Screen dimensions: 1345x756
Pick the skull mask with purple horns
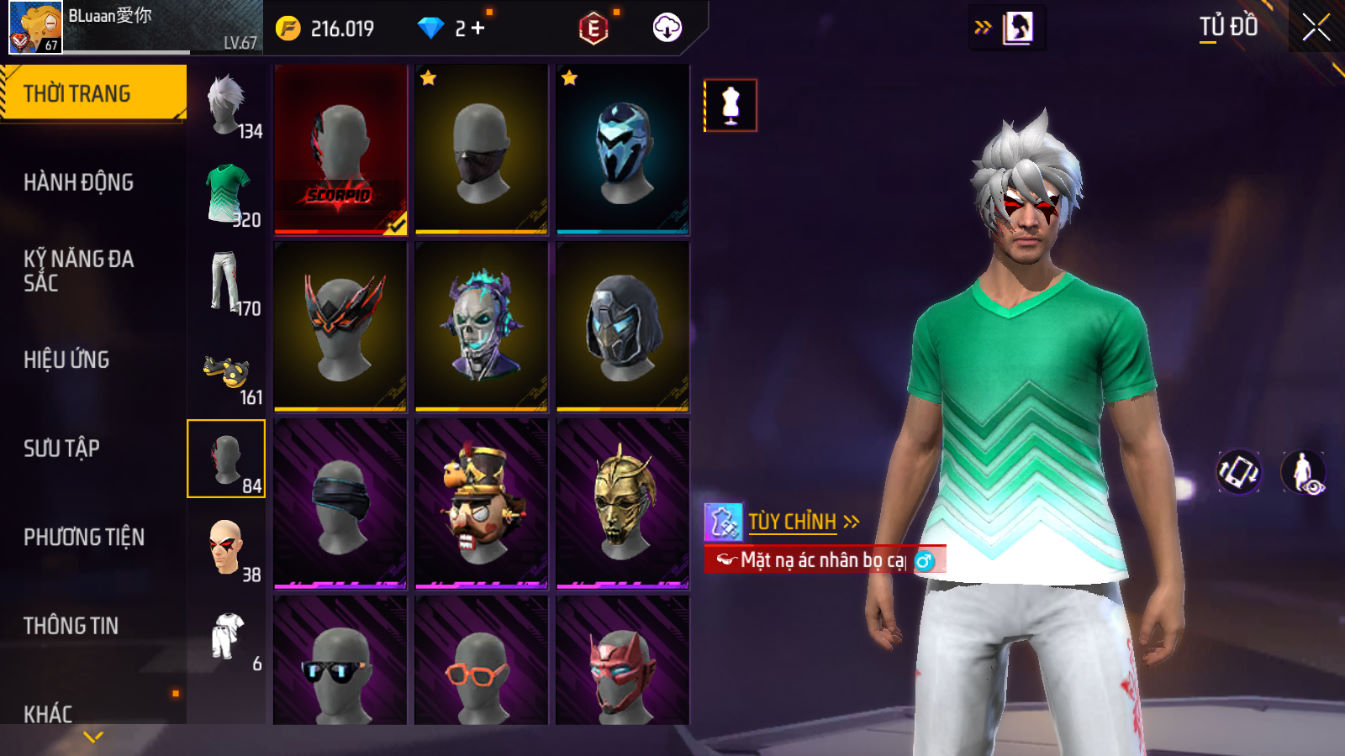[x=482, y=326]
